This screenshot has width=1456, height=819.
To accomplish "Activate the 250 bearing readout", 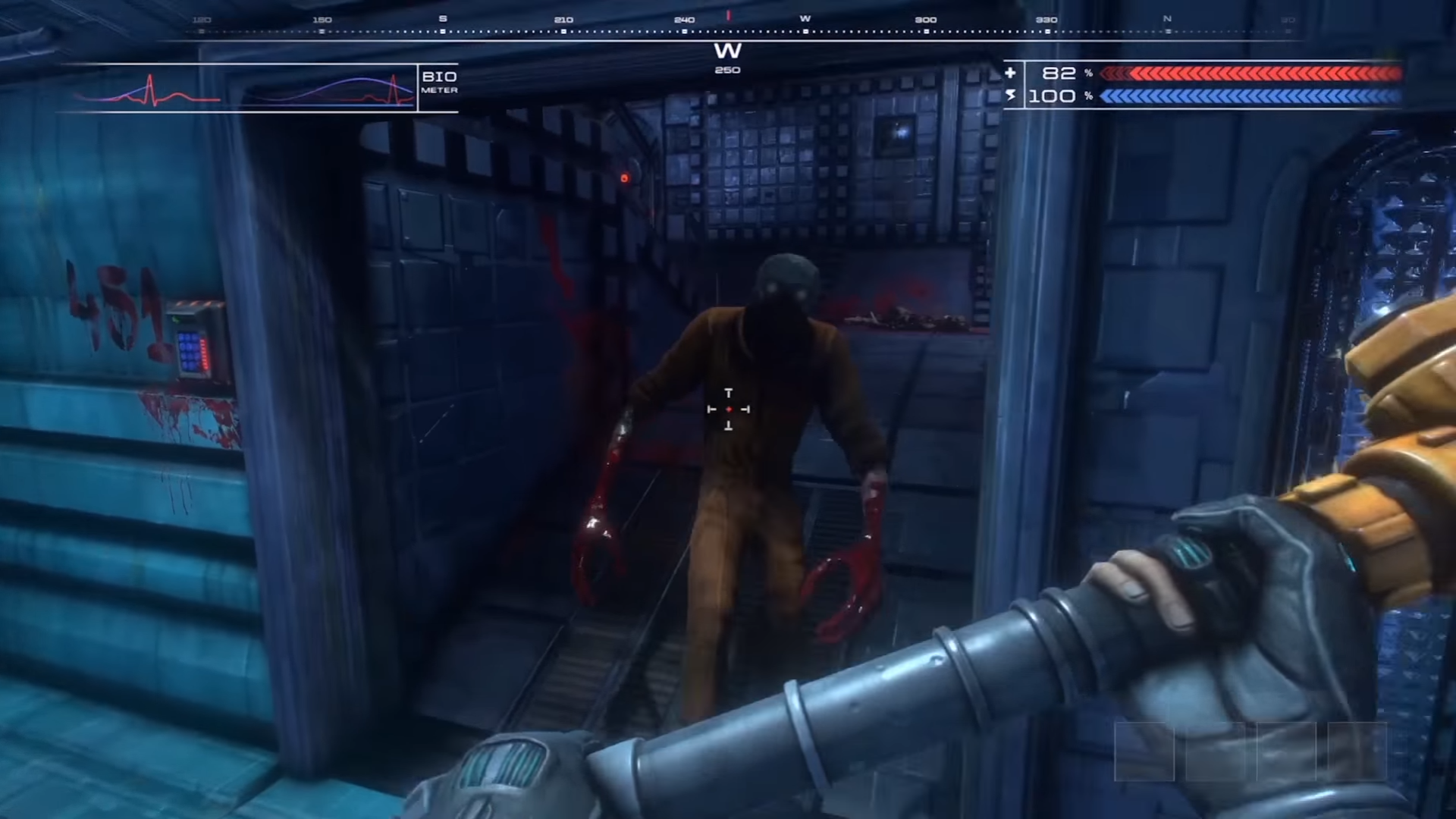I will point(727,70).
